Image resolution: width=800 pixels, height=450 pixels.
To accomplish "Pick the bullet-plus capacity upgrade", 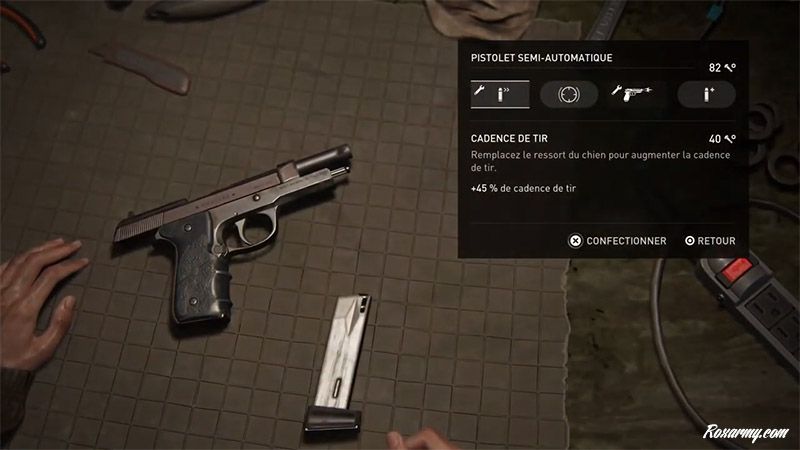I will (706, 94).
